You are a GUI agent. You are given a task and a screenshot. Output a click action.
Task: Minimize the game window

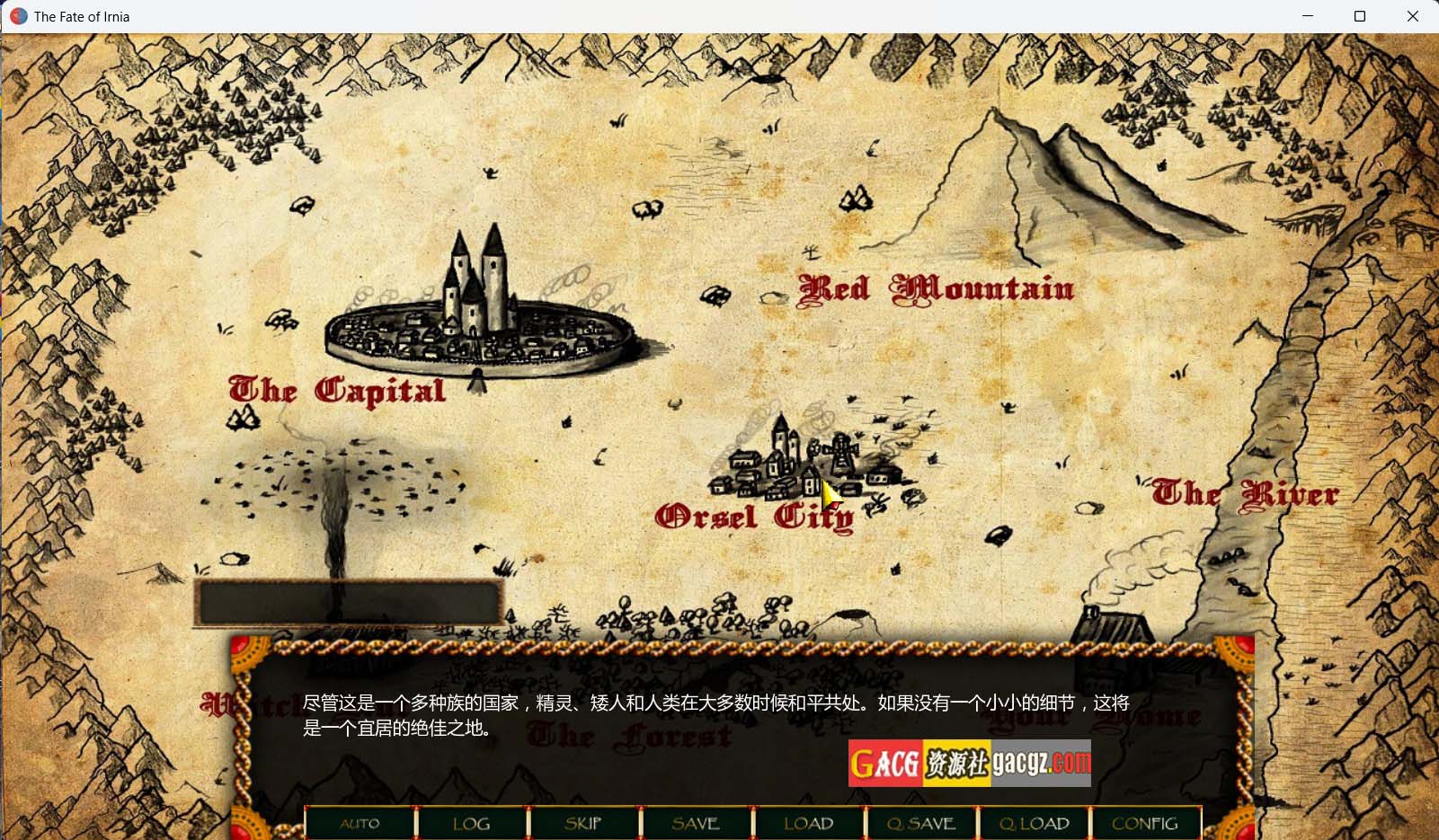tap(1308, 16)
